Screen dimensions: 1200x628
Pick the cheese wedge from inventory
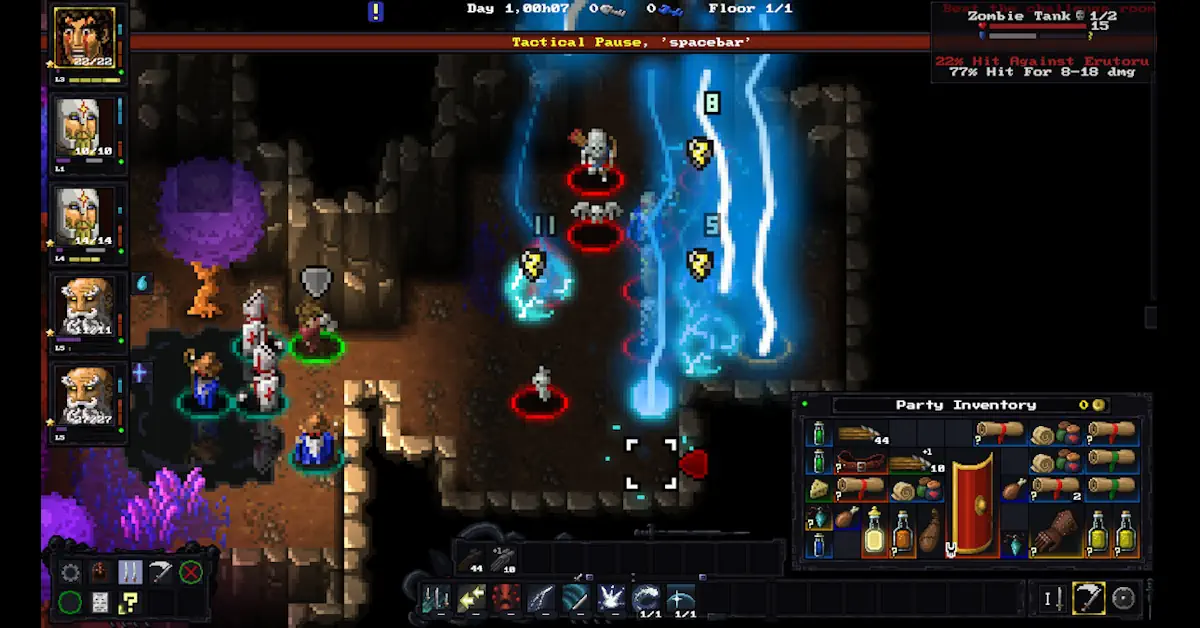[x=819, y=489]
